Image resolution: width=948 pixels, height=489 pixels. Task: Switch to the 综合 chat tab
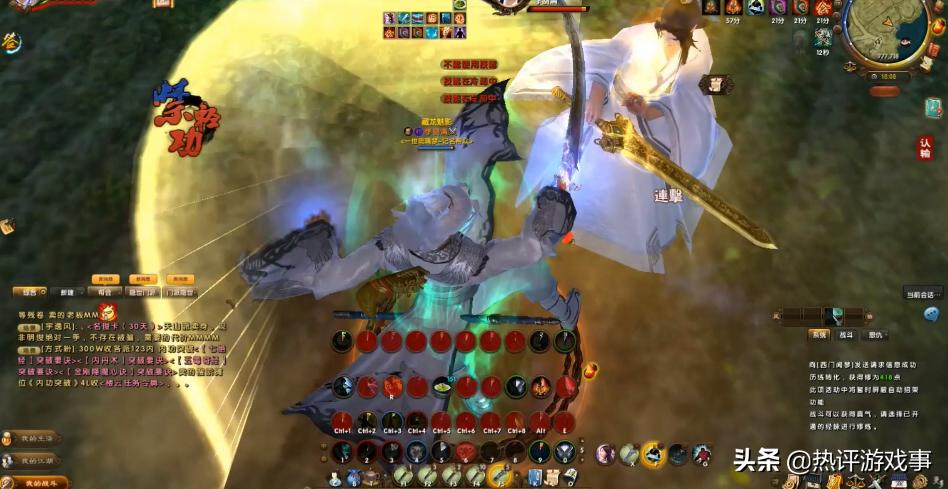click(x=27, y=292)
